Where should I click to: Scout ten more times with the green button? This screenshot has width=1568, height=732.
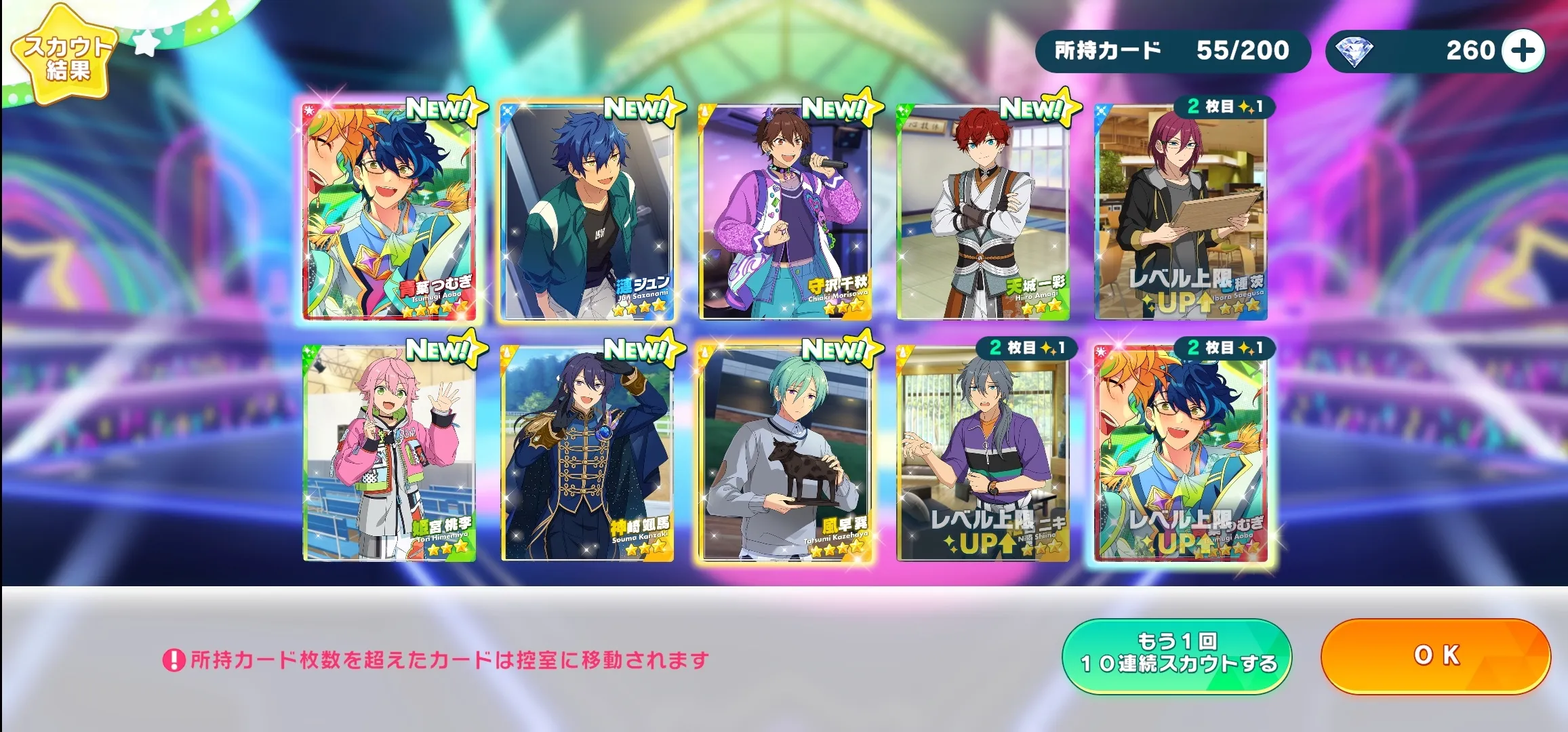(x=1177, y=655)
